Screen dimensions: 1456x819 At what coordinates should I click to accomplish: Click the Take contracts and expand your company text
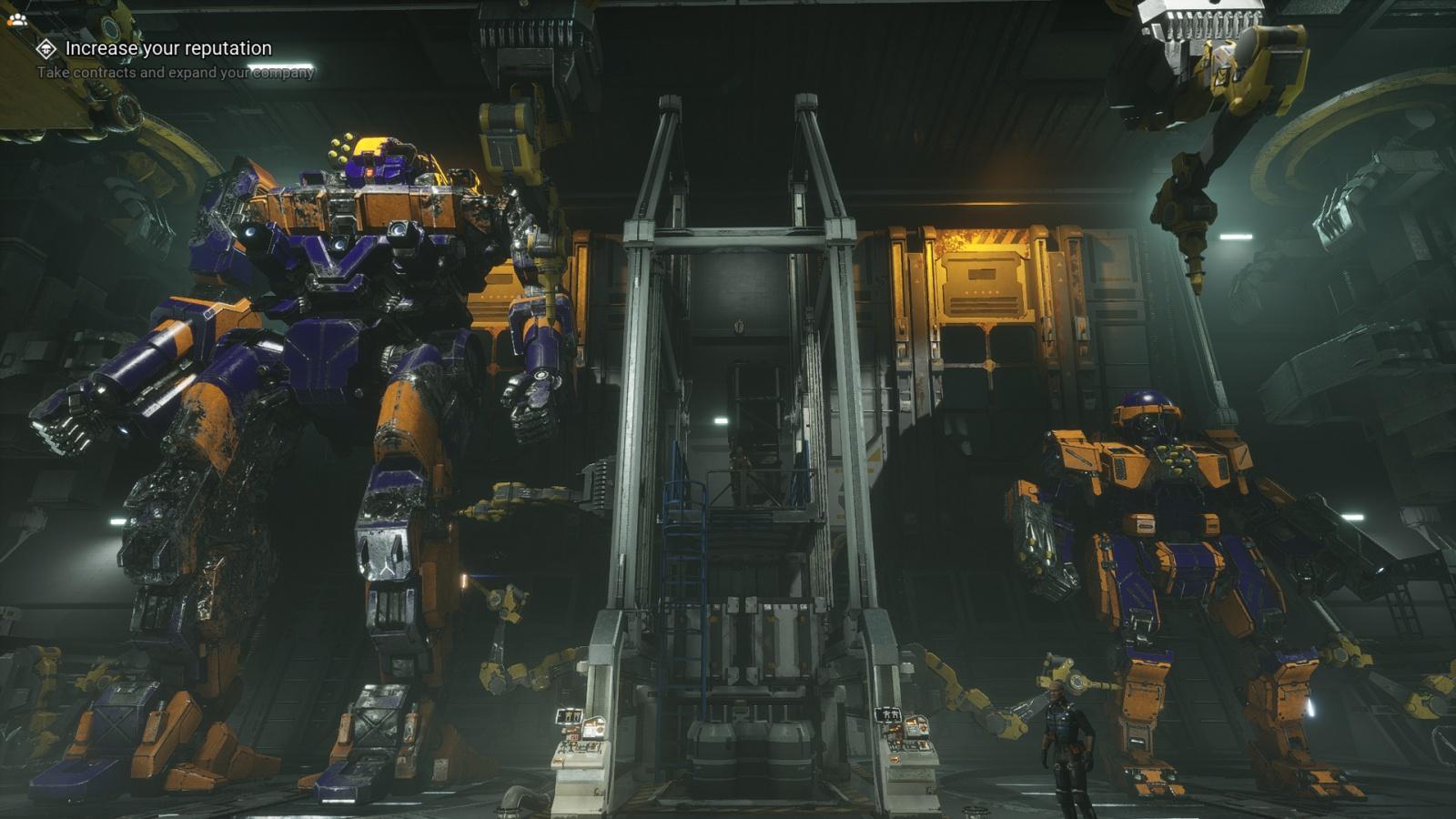(x=174, y=71)
